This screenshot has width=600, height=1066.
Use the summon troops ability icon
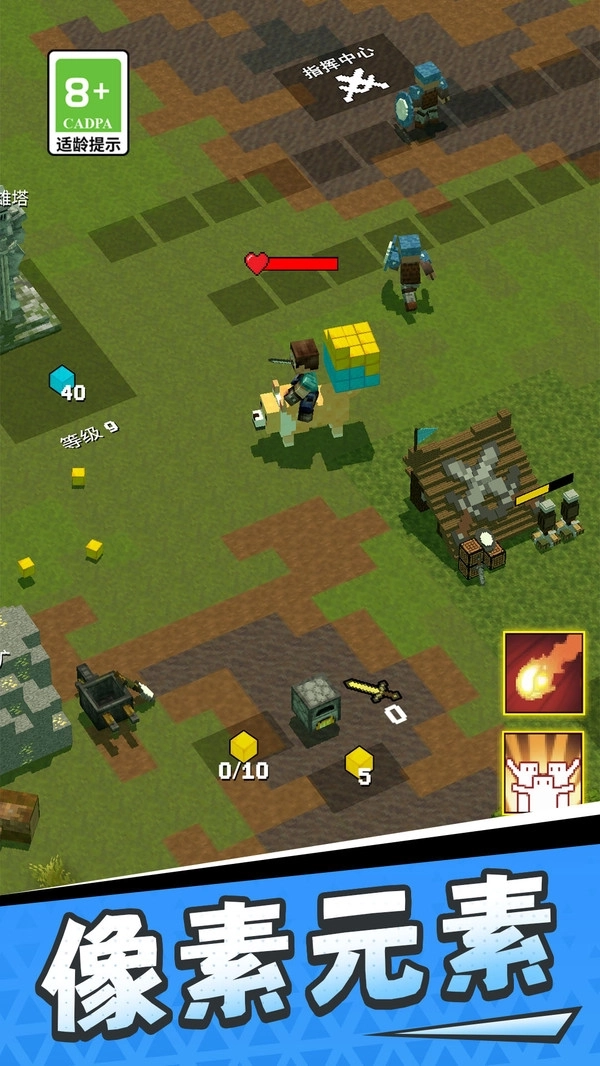(543, 772)
